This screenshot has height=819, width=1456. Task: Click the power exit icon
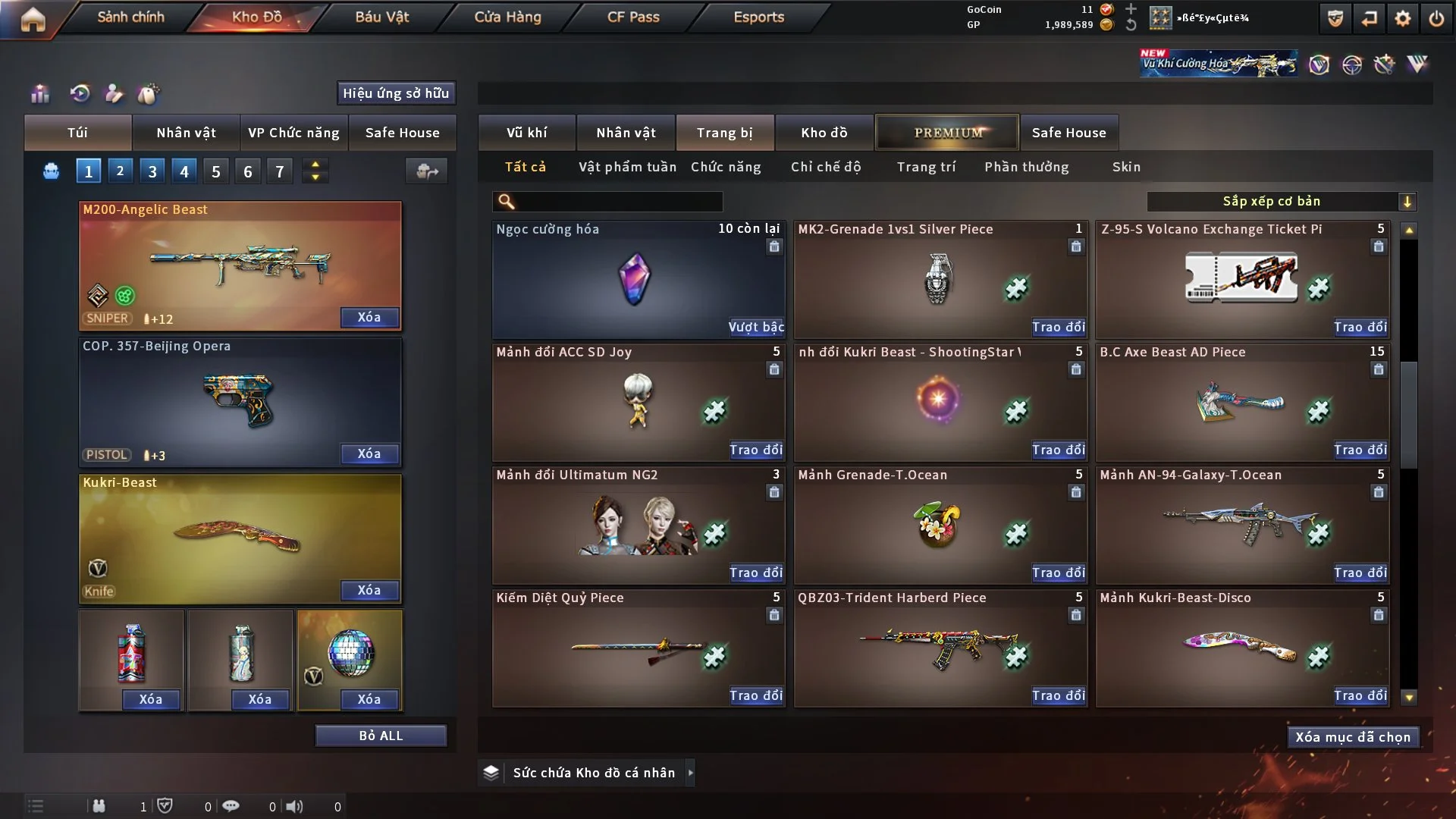click(x=1436, y=18)
